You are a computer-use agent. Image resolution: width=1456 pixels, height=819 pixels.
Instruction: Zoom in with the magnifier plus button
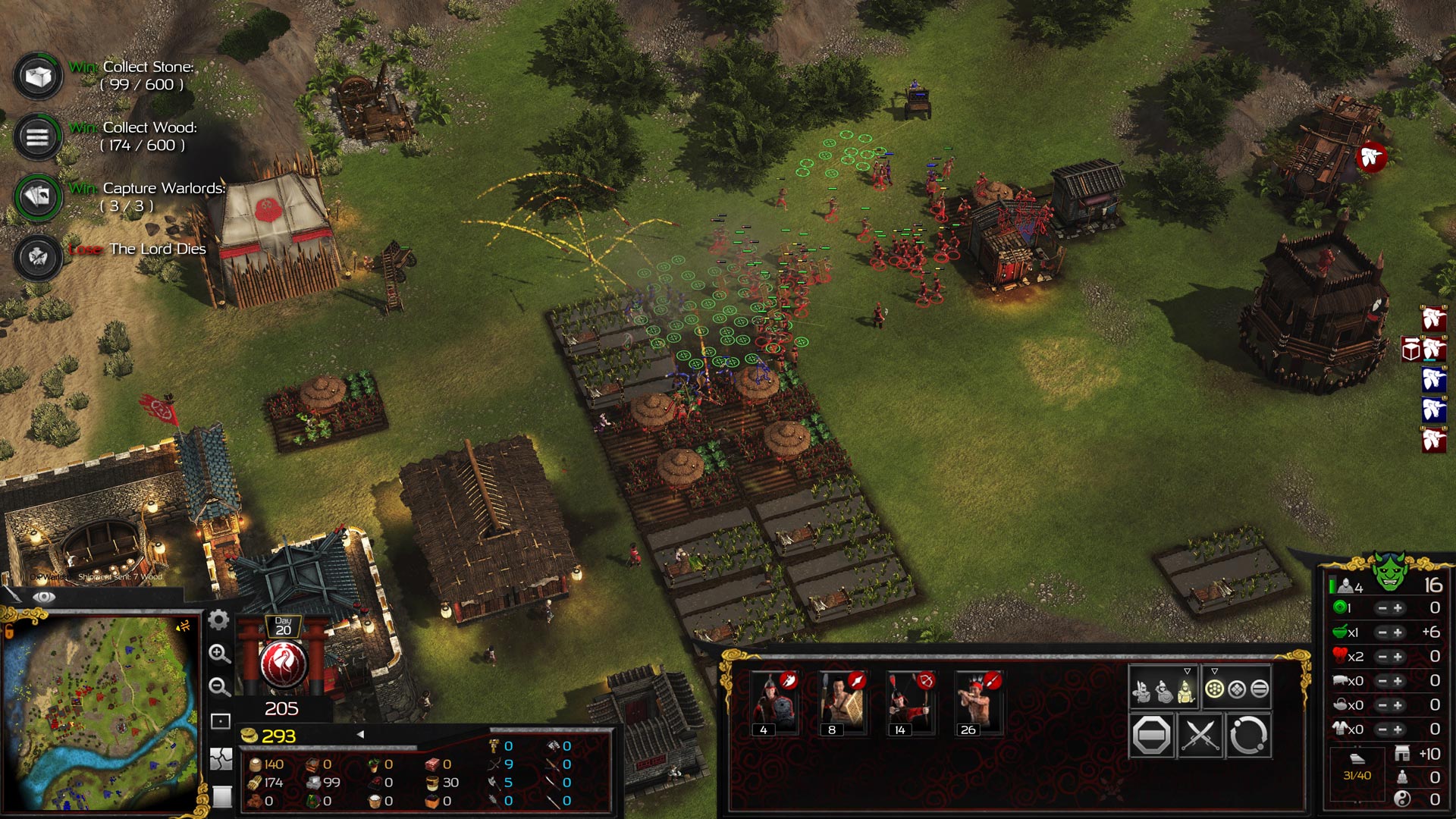[218, 654]
